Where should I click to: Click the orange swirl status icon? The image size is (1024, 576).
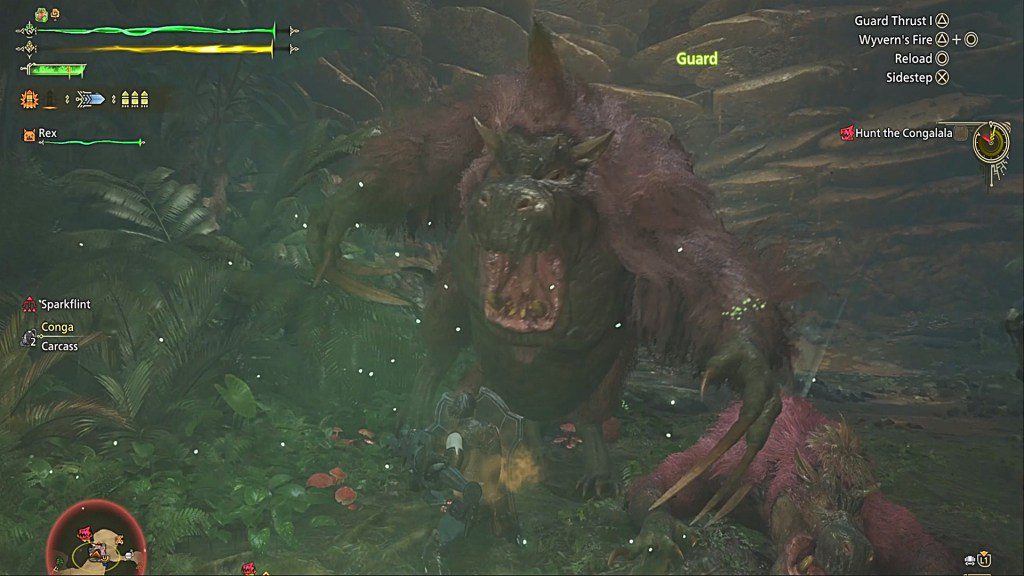point(54,14)
